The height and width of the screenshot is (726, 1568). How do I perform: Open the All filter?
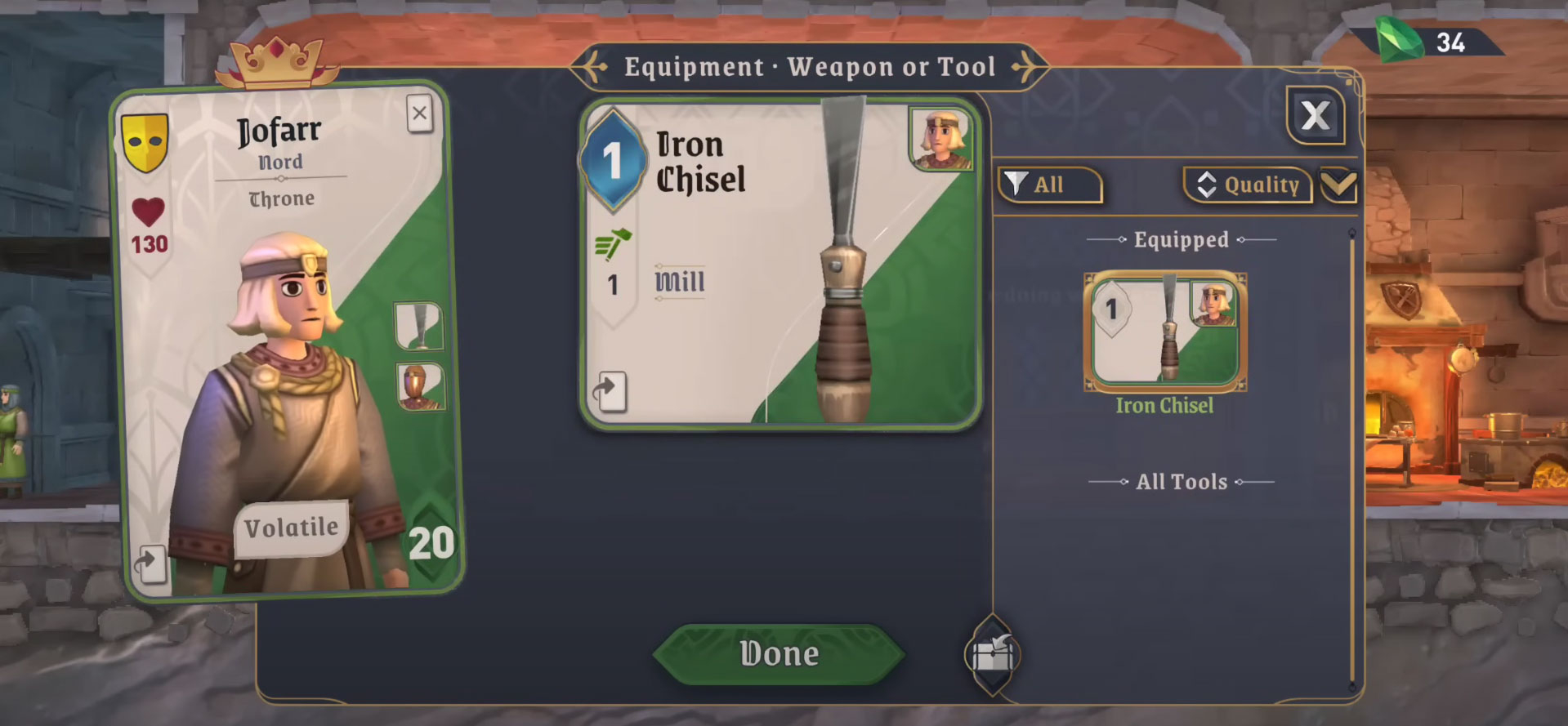tap(1049, 185)
